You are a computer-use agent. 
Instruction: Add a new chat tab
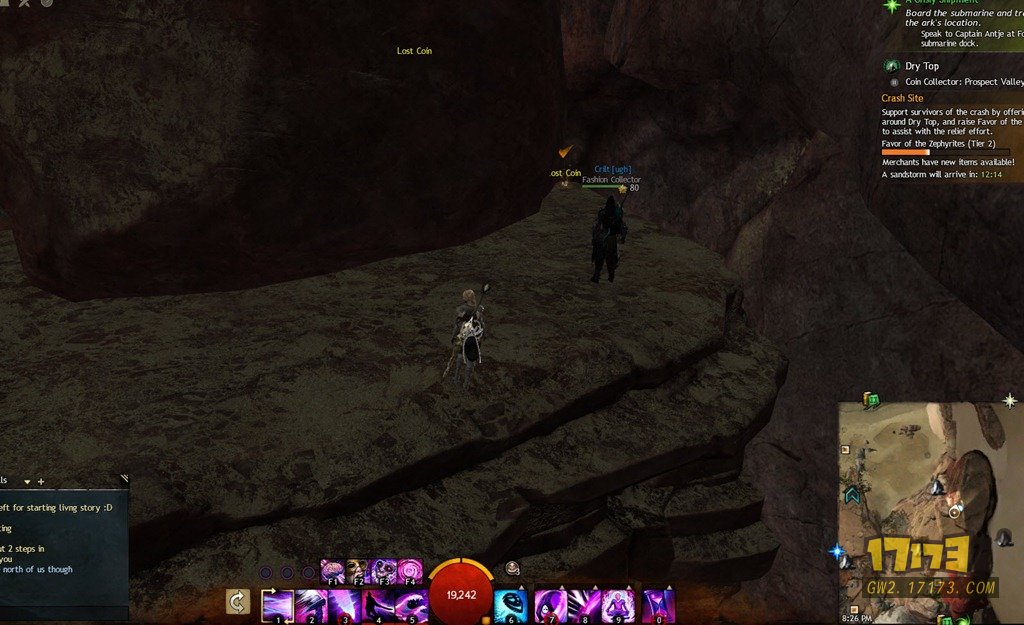tap(41, 482)
